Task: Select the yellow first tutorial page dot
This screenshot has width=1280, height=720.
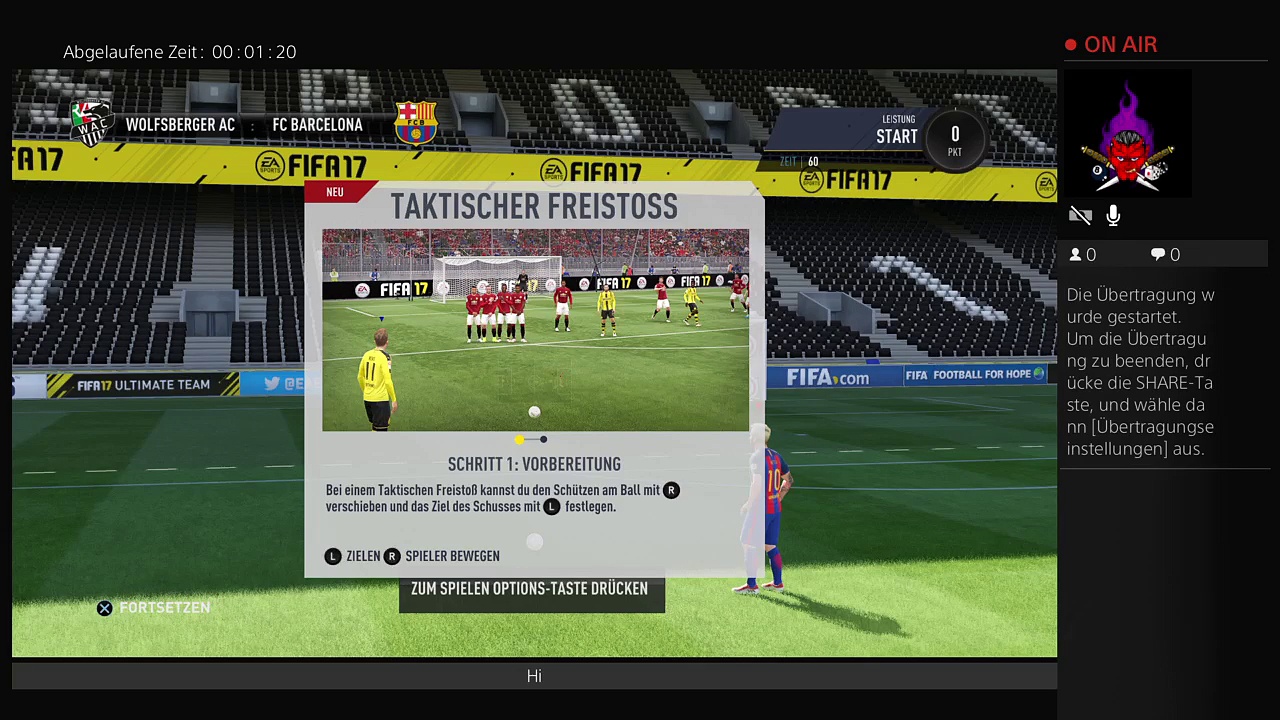Action: [519, 439]
